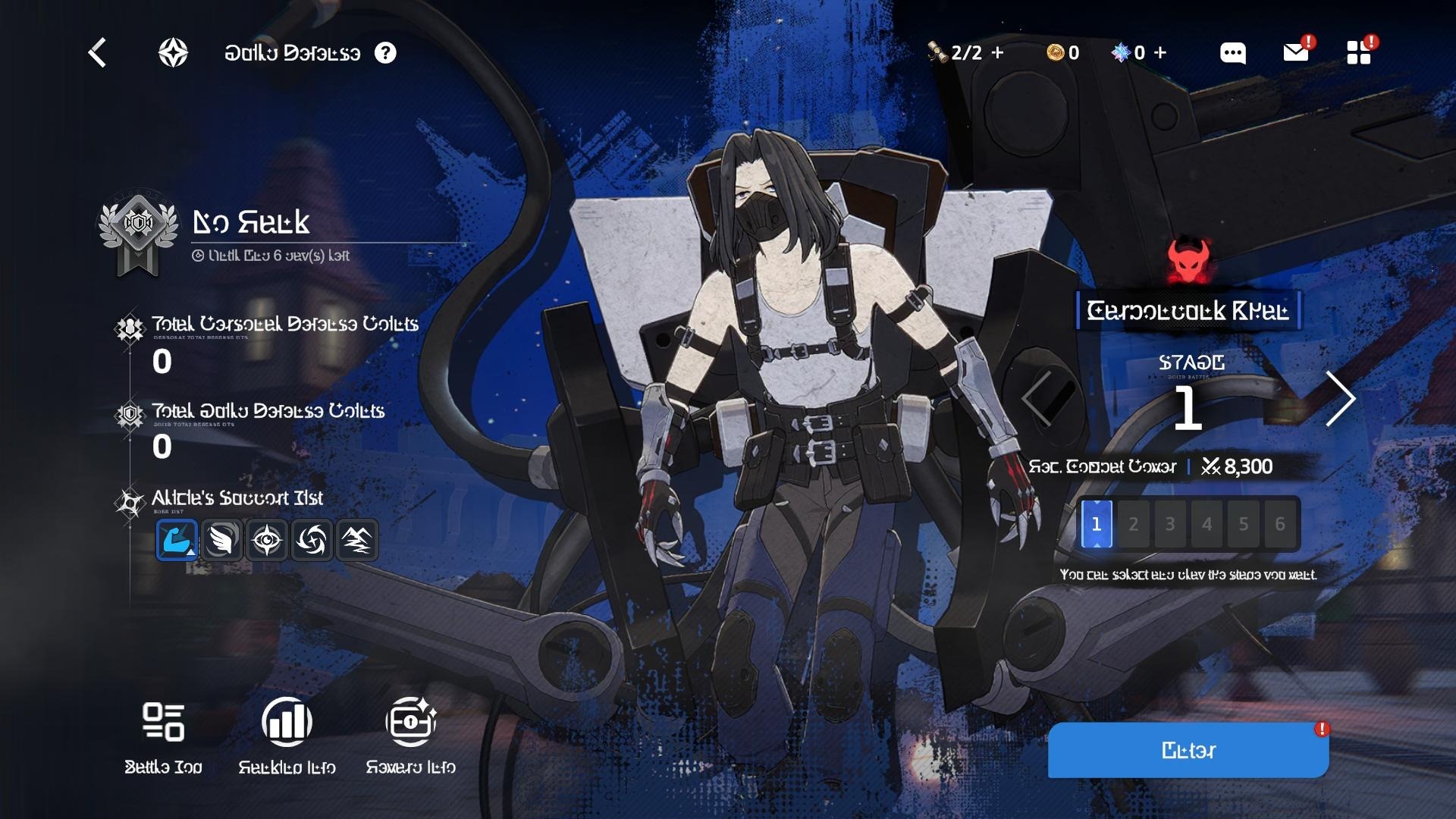
Task: Go back with the left arrow
Action: click(x=97, y=53)
